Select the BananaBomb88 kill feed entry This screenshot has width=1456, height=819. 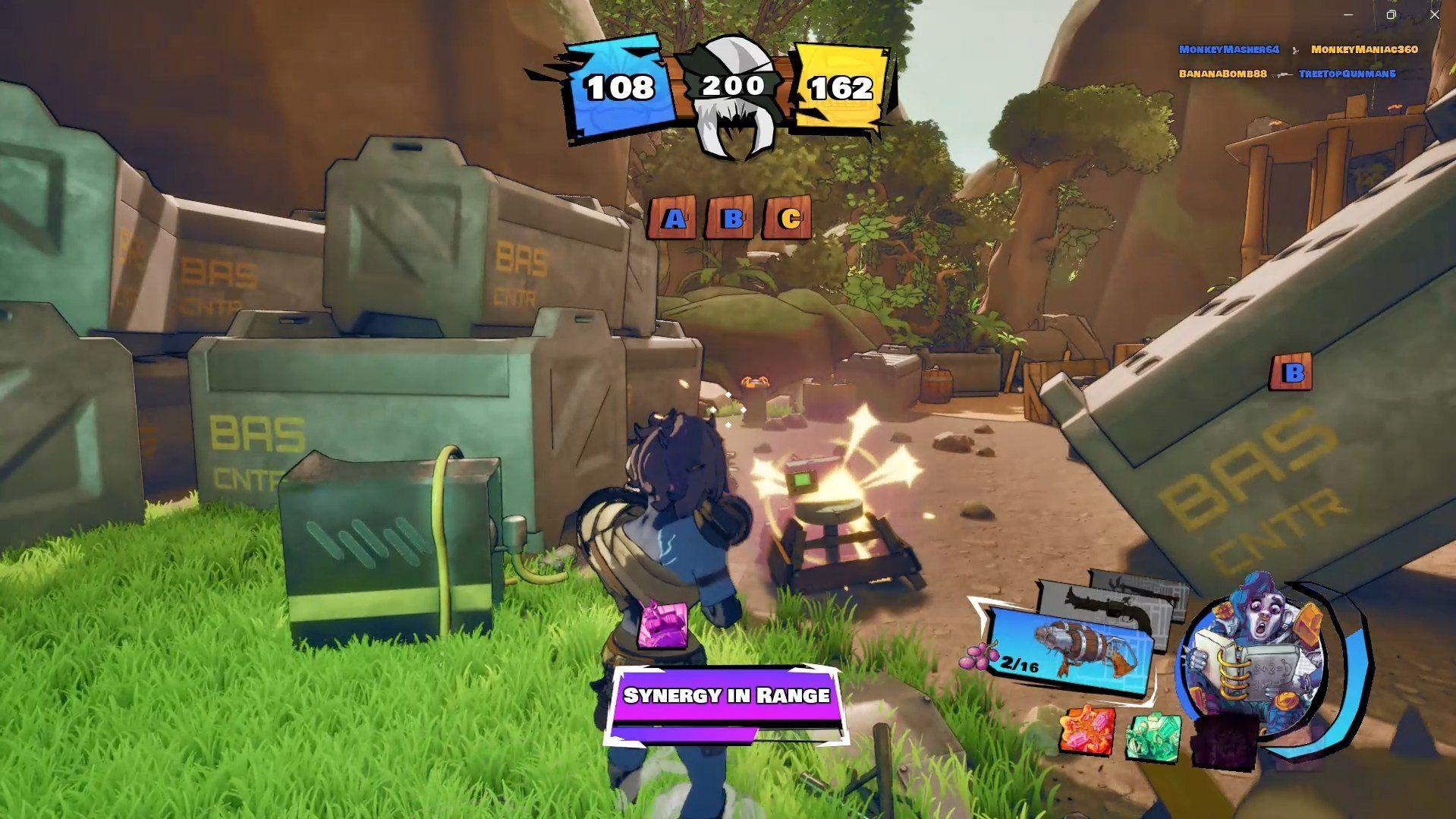(1222, 74)
